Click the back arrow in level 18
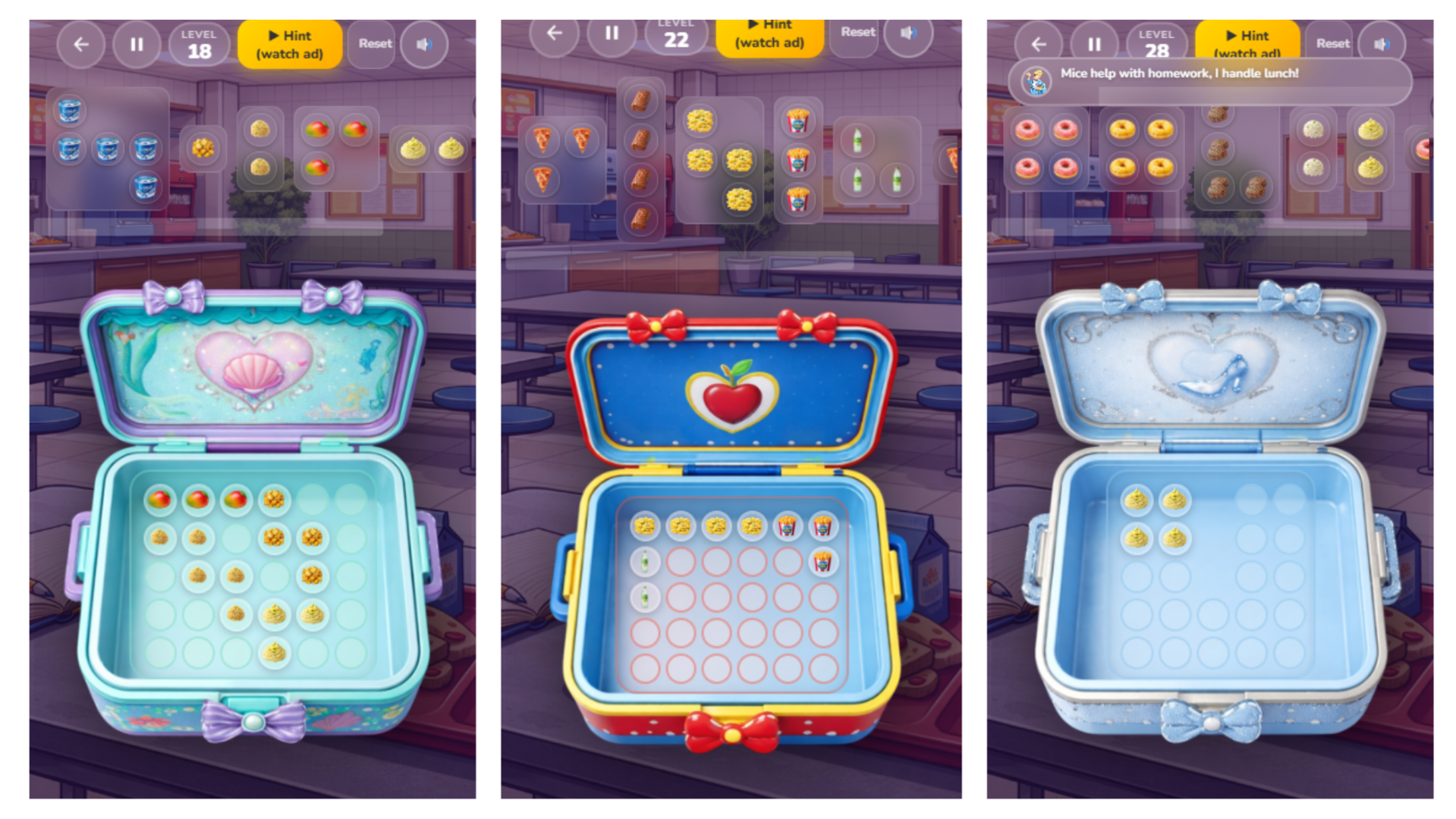Screen dimensions: 1456x819 click(x=80, y=43)
